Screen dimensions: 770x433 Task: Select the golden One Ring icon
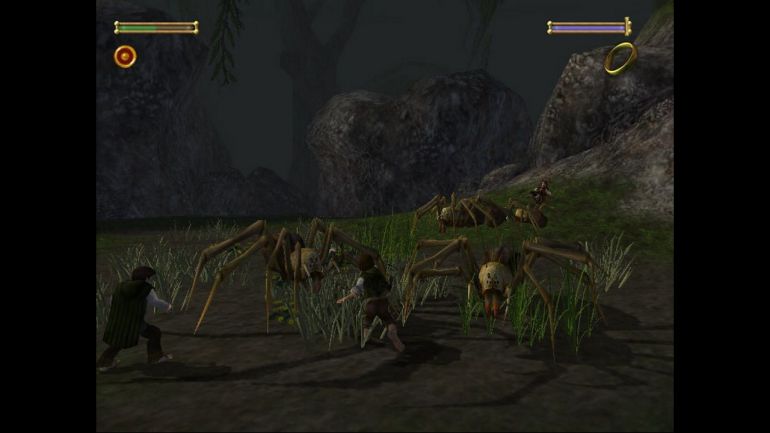(x=620, y=57)
